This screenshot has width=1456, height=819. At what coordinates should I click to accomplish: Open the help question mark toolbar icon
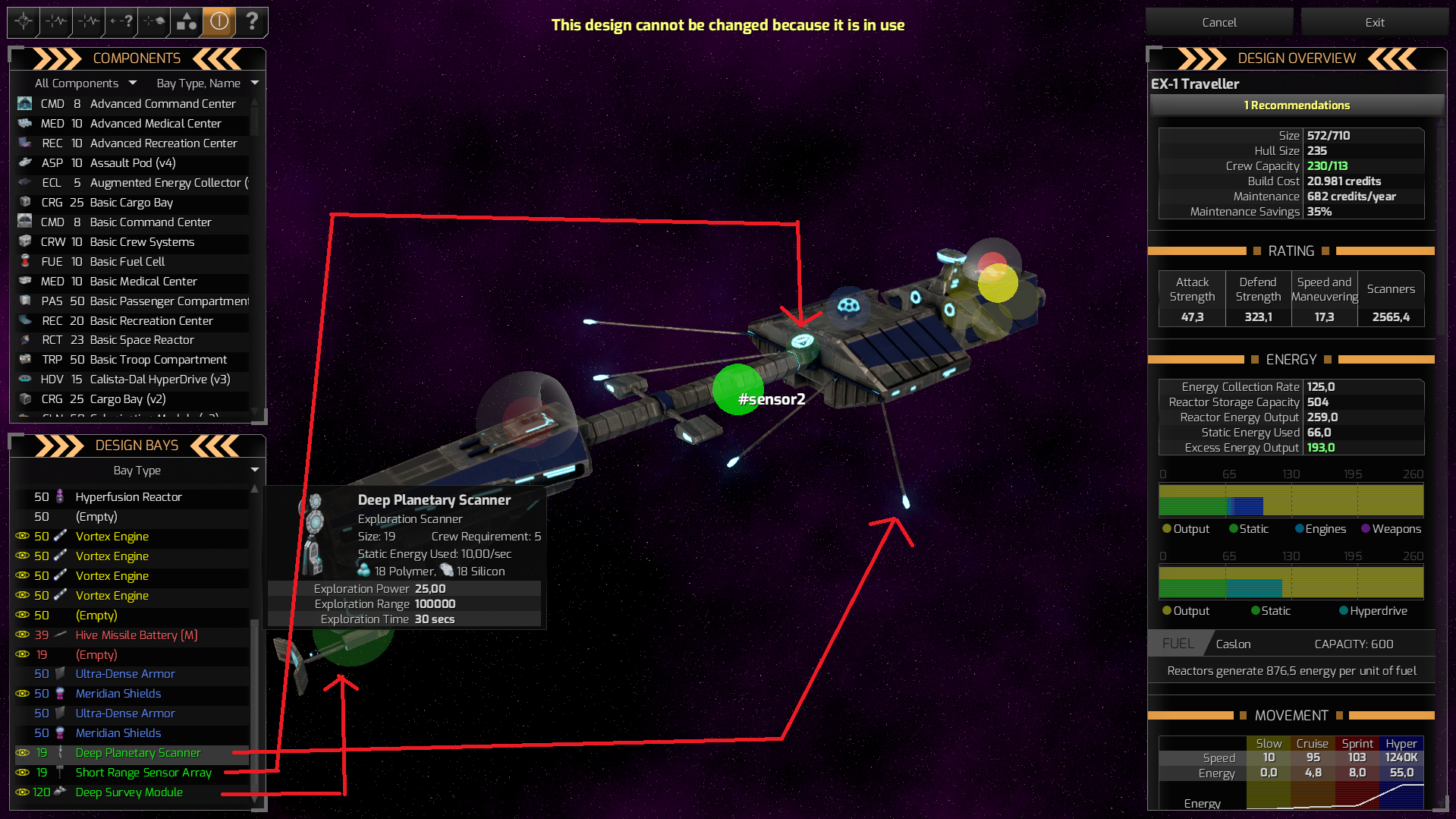252,22
